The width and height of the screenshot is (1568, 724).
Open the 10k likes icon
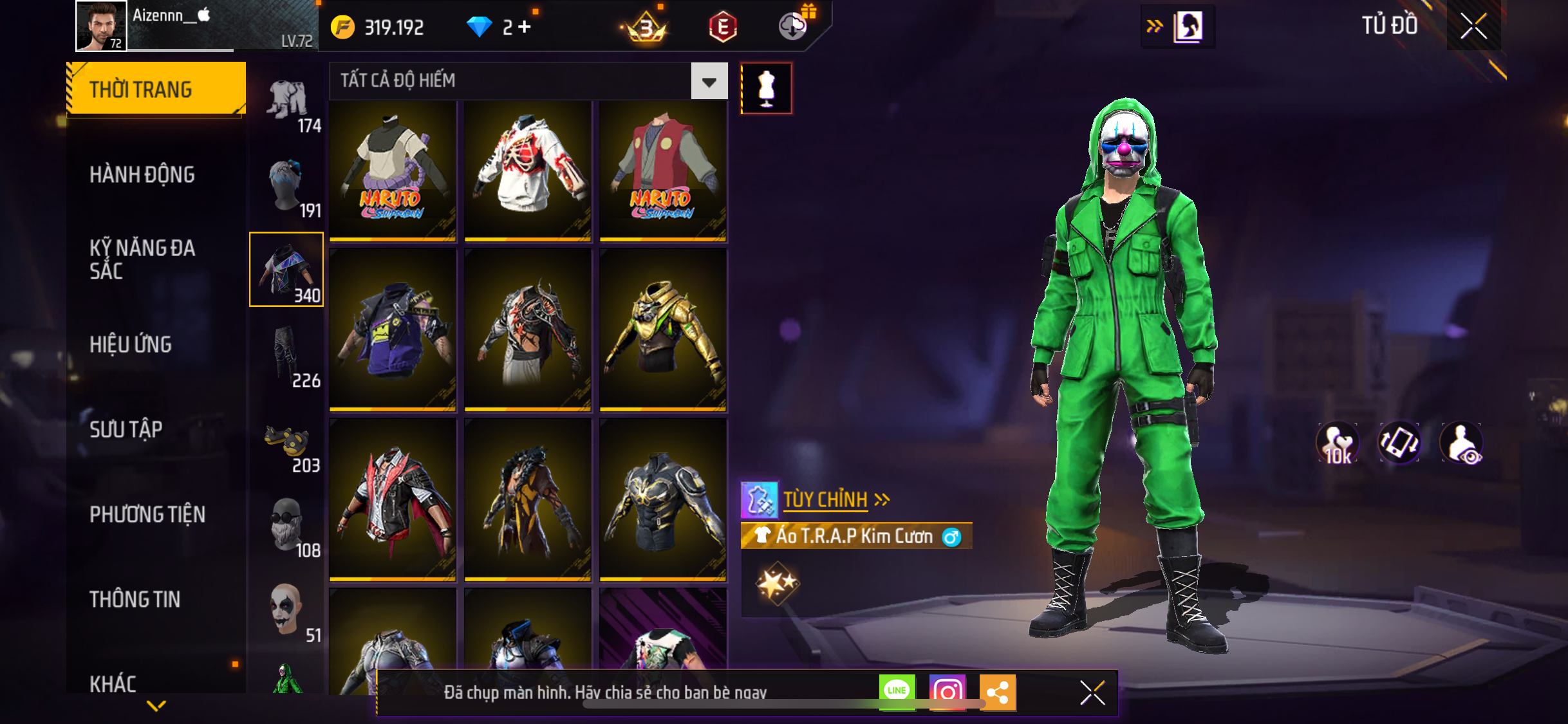1338,443
